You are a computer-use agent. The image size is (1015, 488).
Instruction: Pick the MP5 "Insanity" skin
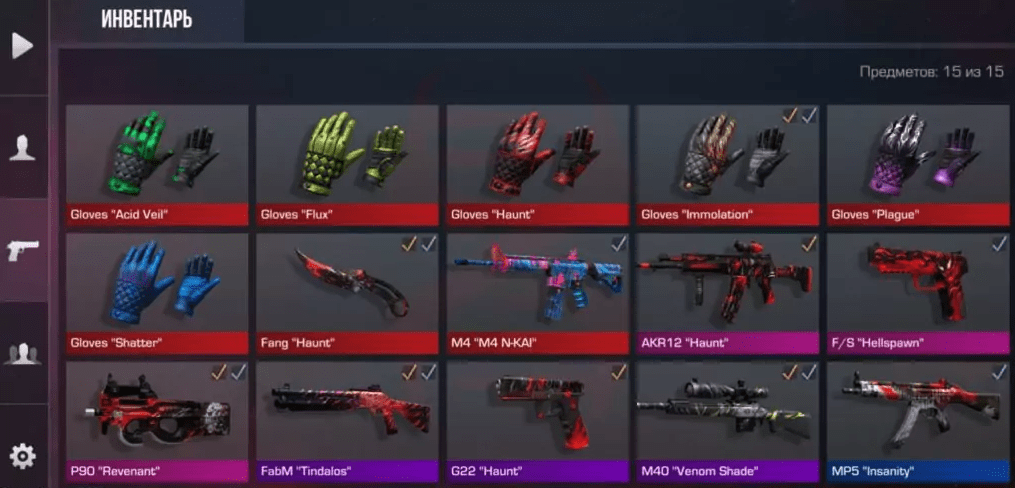click(x=917, y=417)
